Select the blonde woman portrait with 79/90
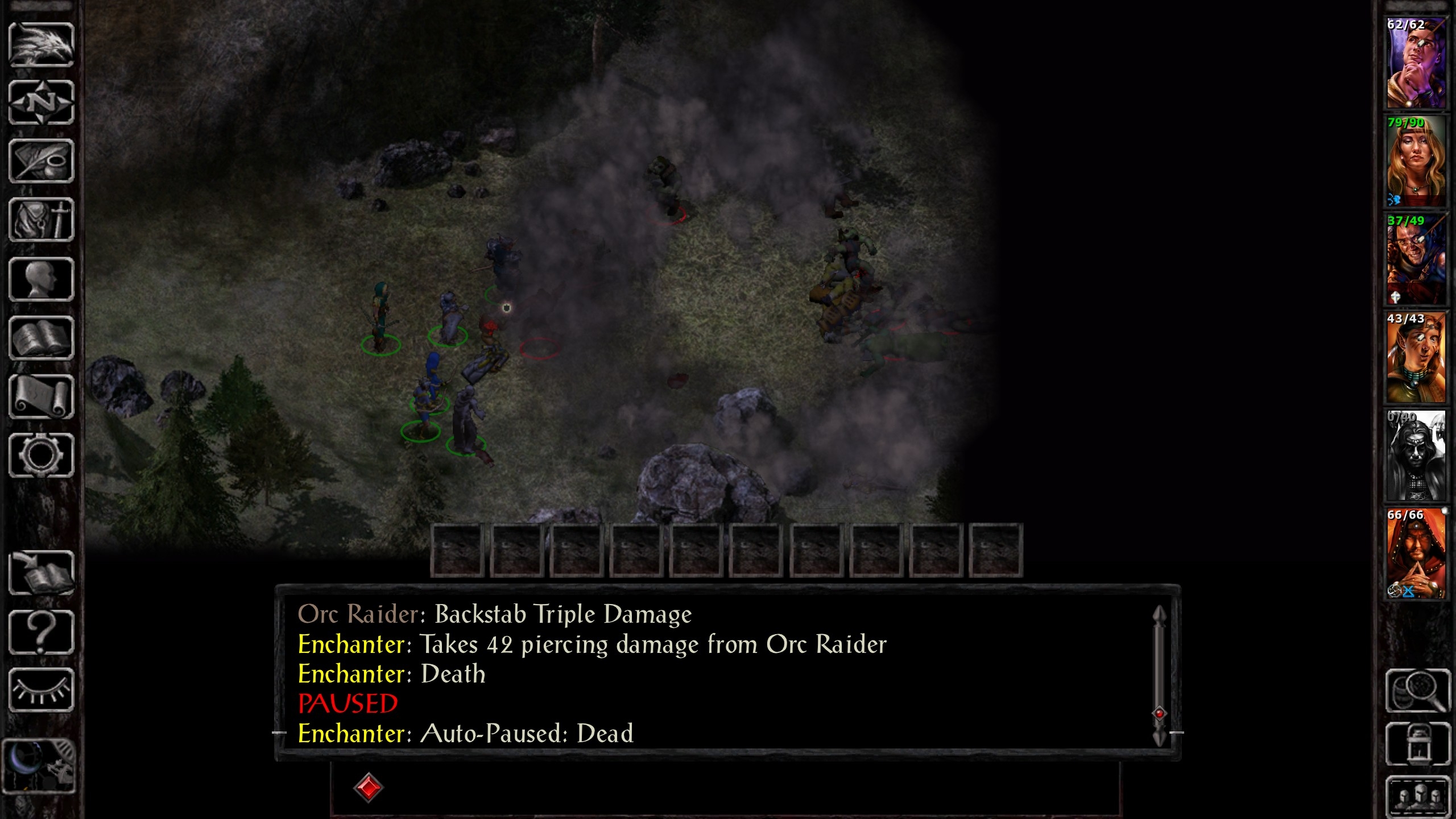 (x=1415, y=162)
